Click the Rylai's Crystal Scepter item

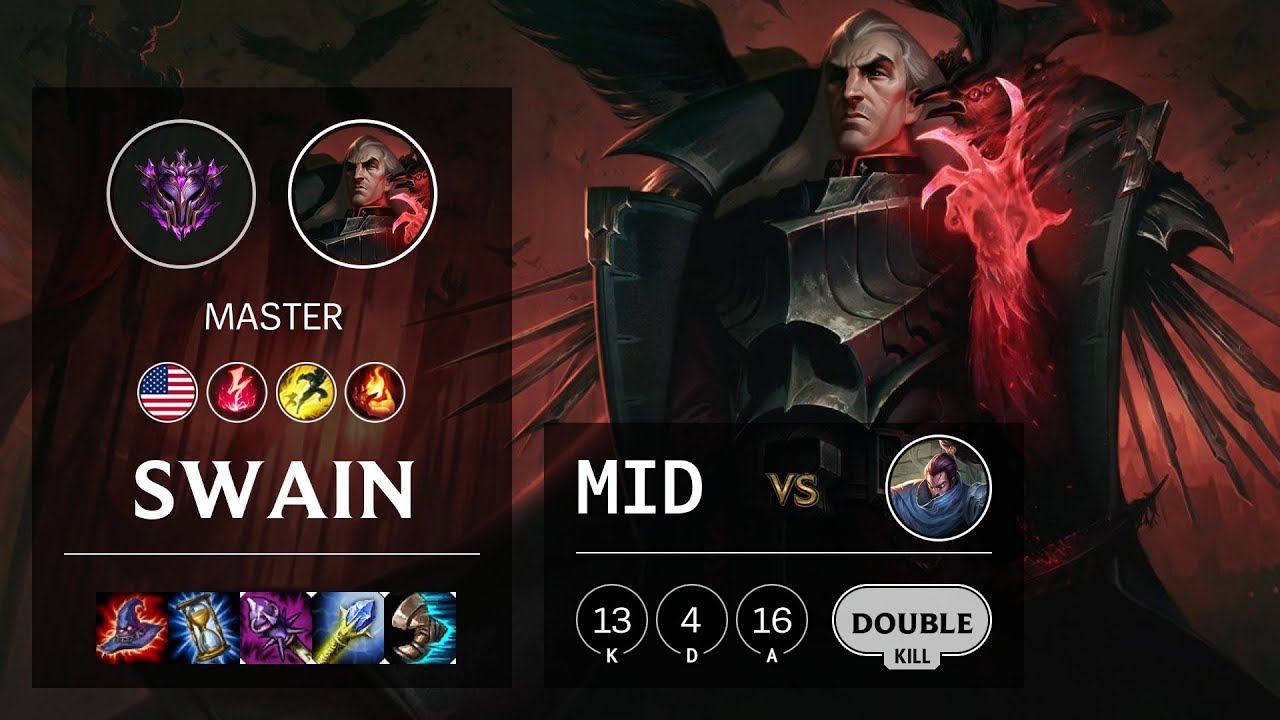point(349,627)
